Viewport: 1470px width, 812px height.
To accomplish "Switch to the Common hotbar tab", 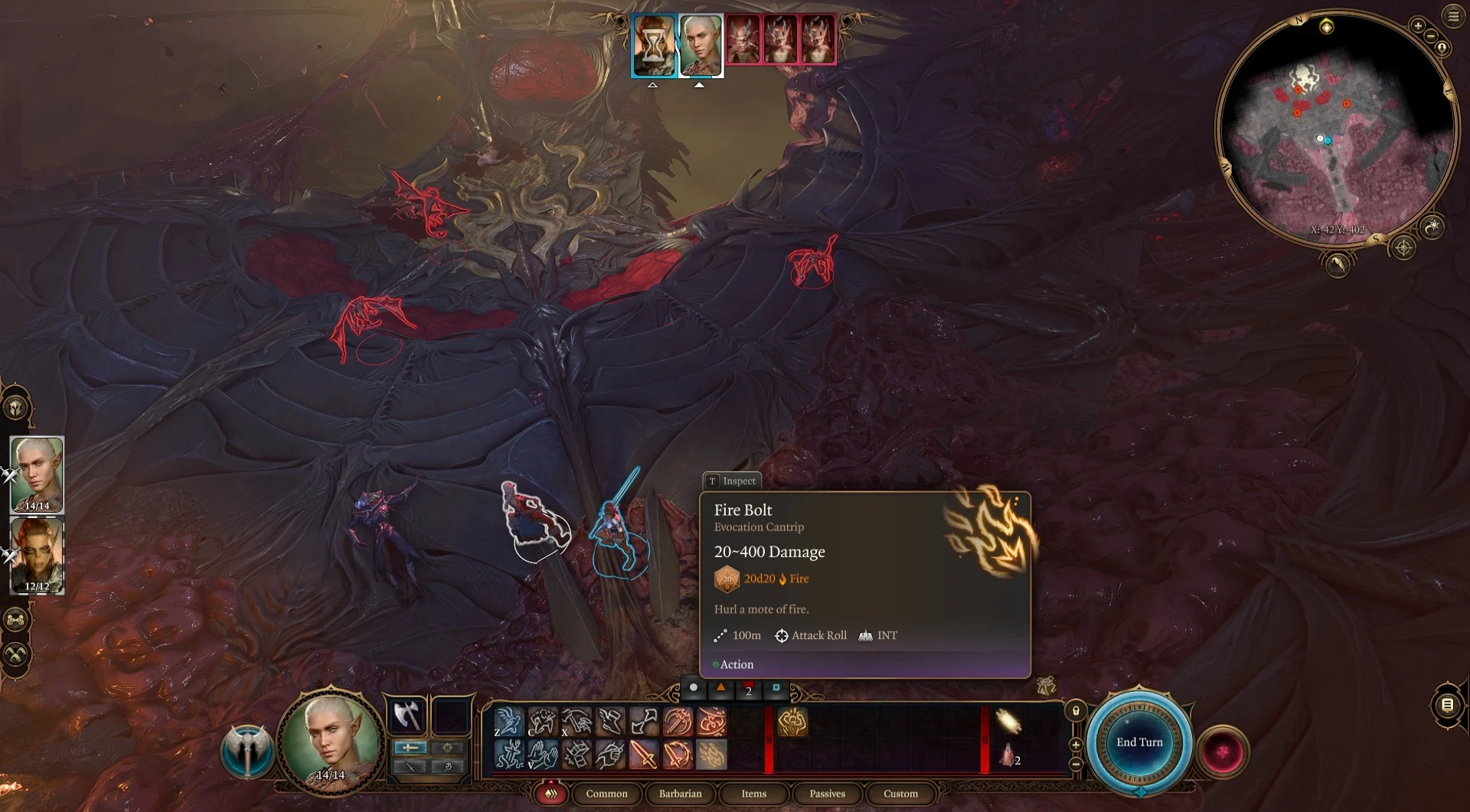I will pyautogui.click(x=606, y=794).
